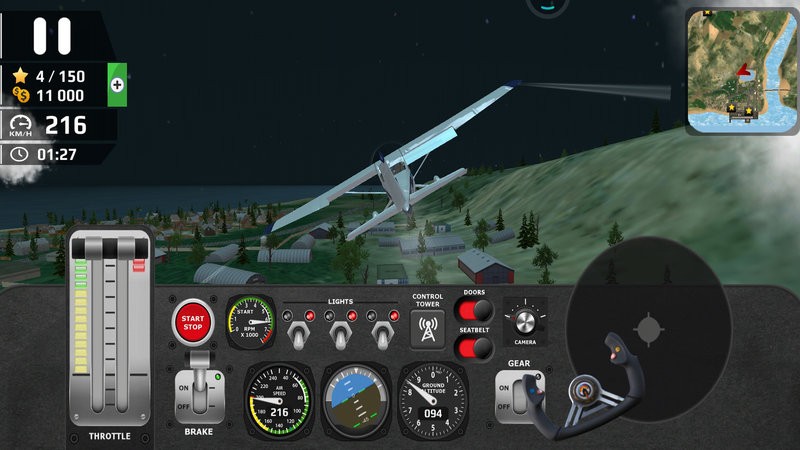Hit the red Start Stop engine button
This screenshot has width=800, height=450.
click(193, 321)
